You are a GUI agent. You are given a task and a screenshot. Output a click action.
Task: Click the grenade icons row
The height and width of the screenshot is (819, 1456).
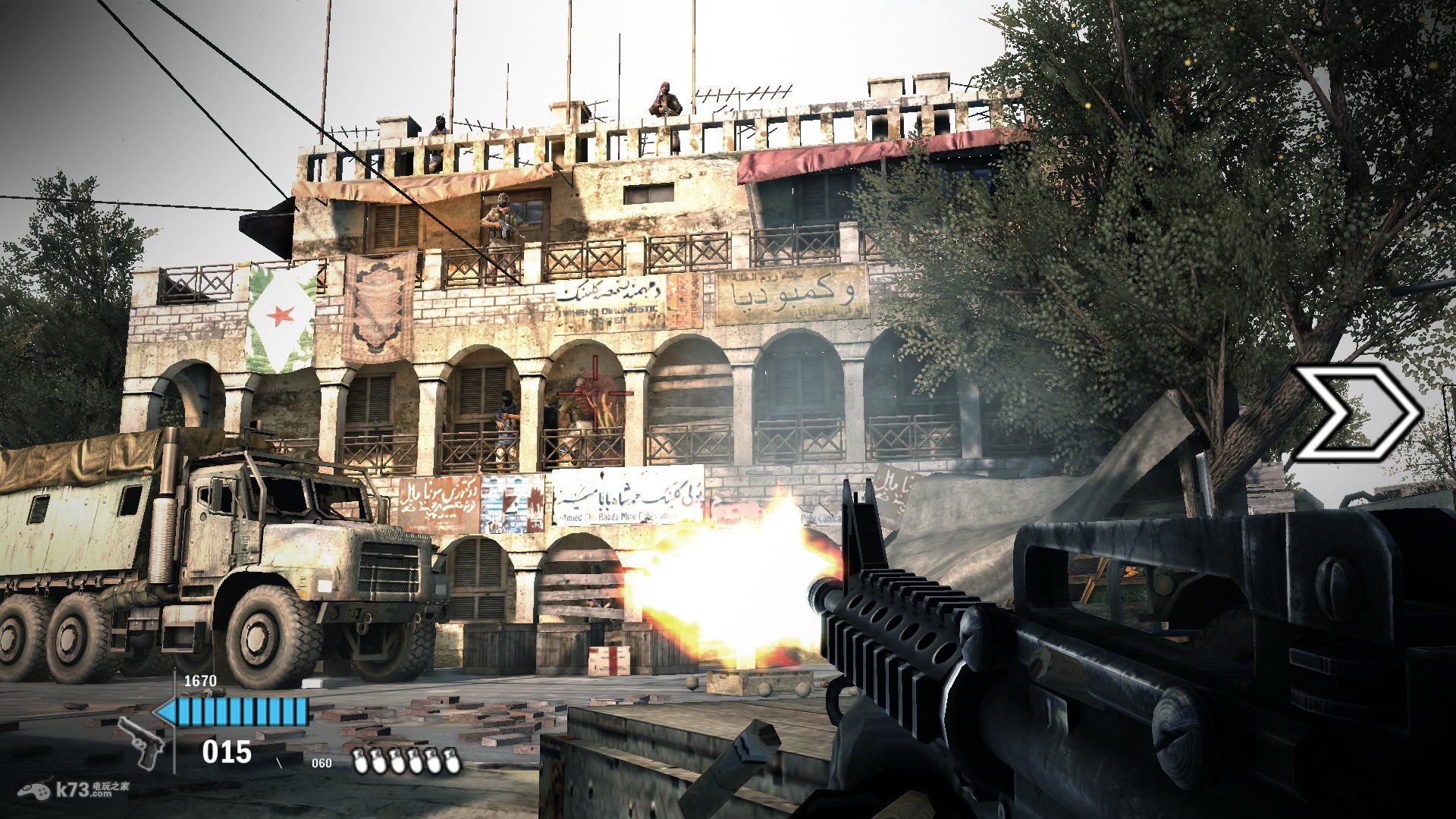pos(407,761)
